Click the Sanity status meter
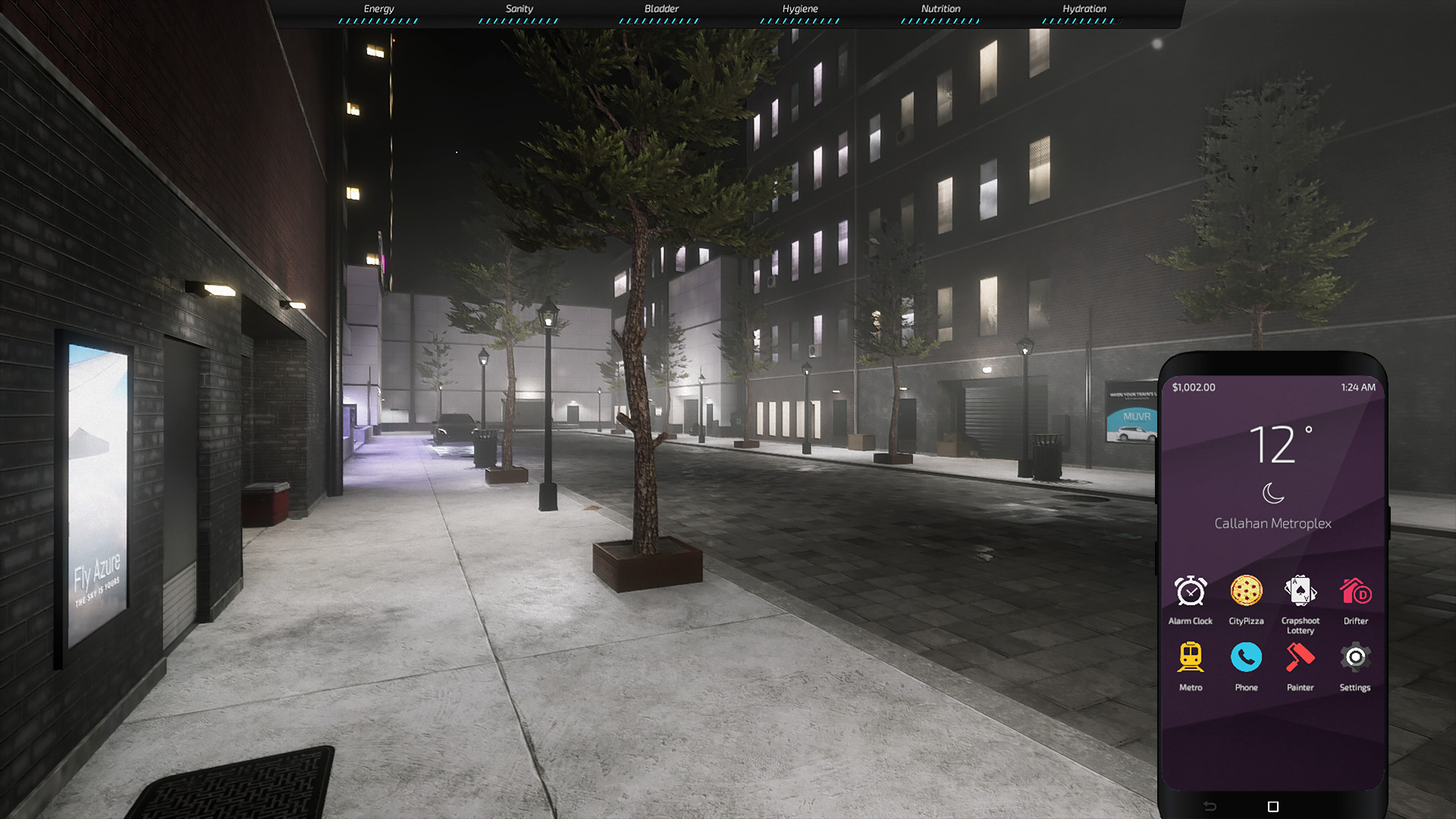The height and width of the screenshot is (819, 1456). click(x=521, y=14)
